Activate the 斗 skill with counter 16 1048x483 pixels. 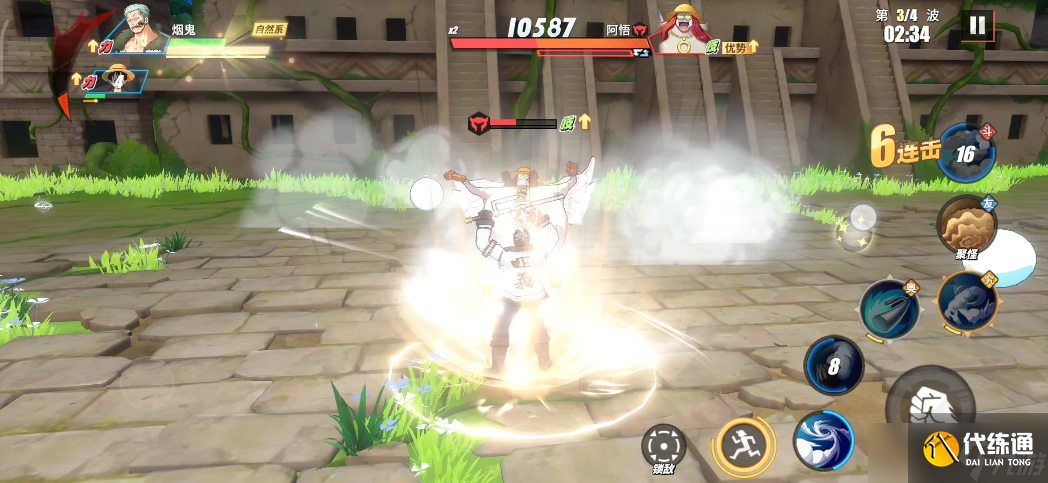966,154
